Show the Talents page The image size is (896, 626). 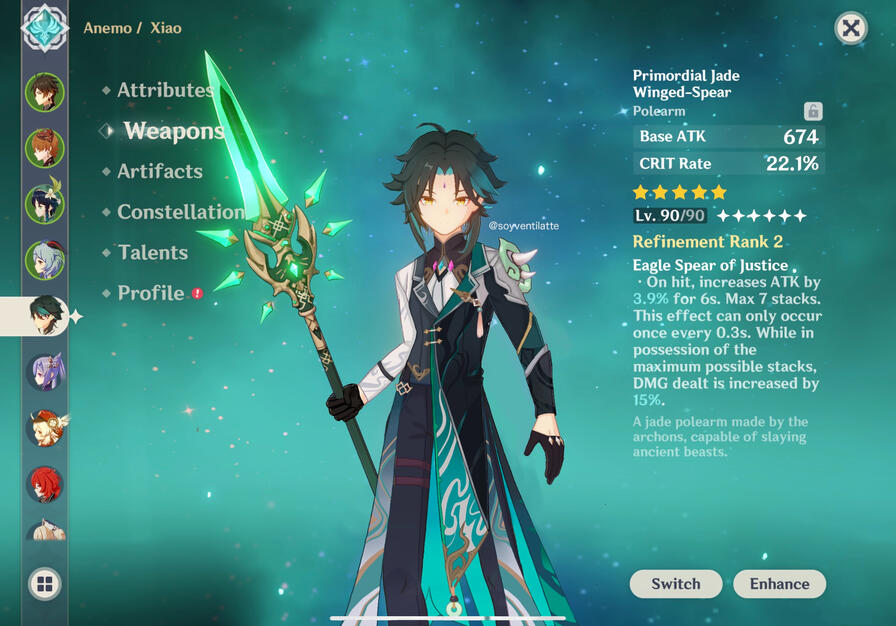[152, 252]
